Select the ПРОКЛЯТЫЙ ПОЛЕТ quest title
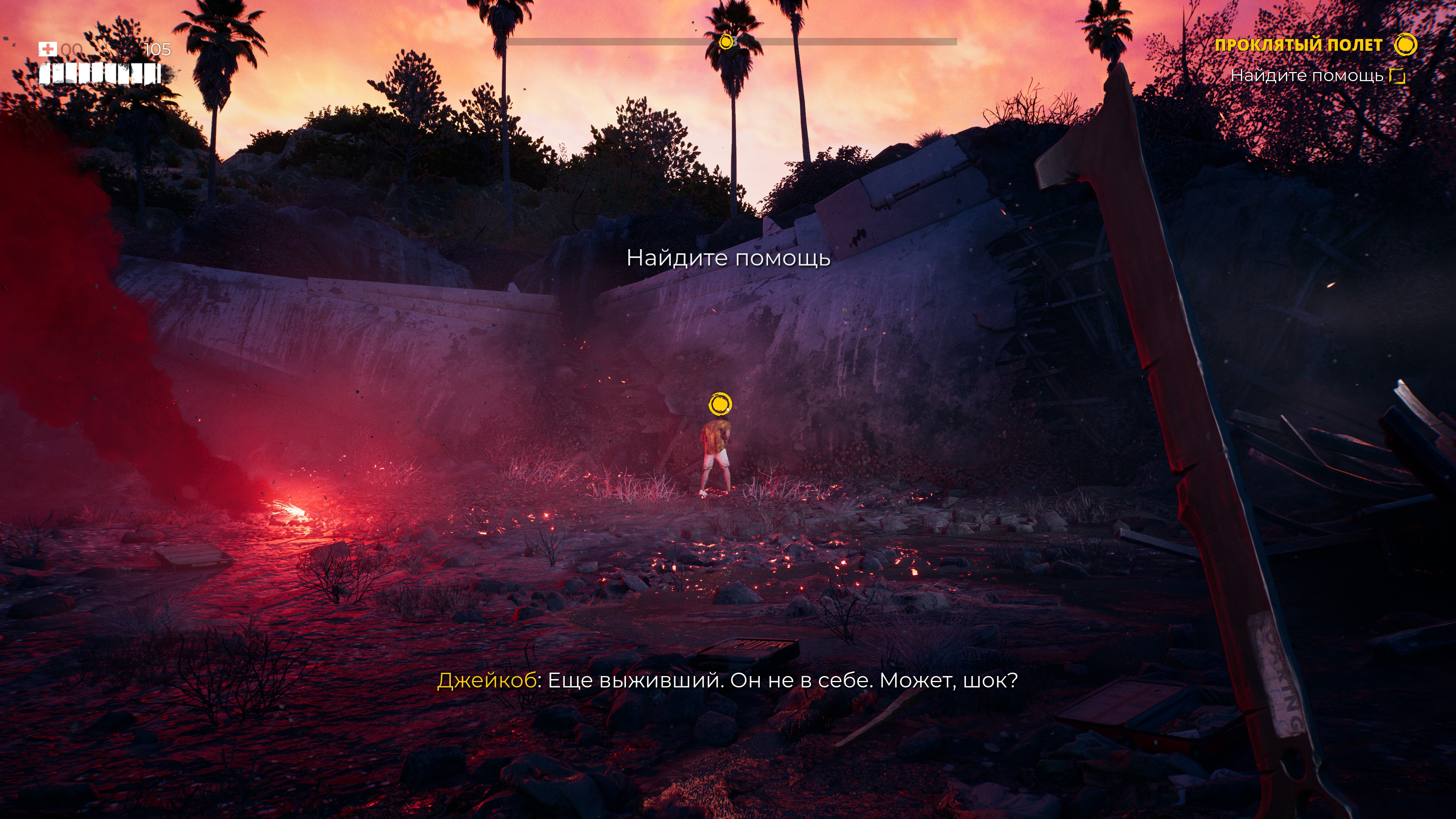This screenshot has width=1456, height=819. point(1298,45)
